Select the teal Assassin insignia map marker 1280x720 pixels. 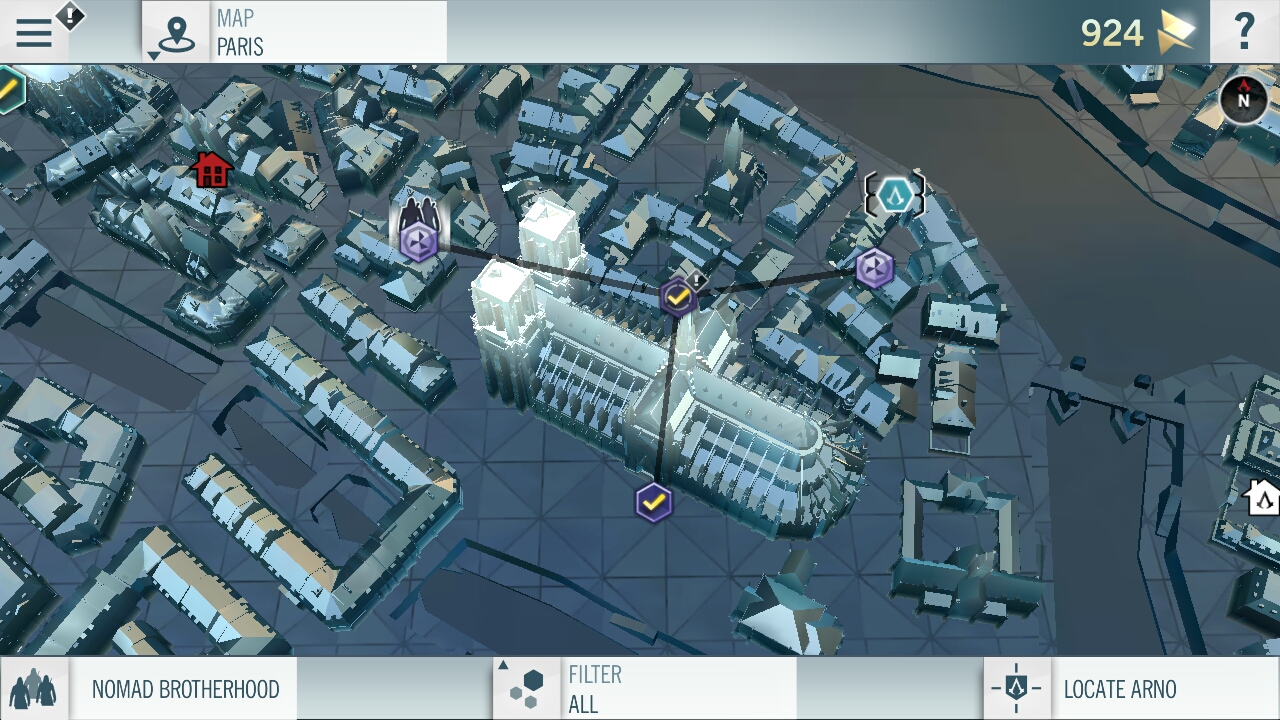(x=894, y=194)
